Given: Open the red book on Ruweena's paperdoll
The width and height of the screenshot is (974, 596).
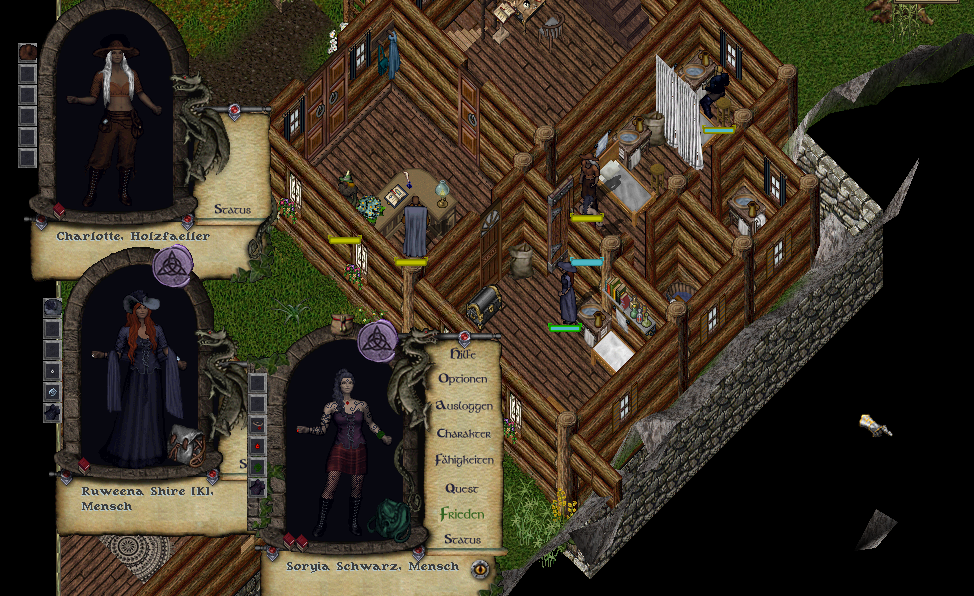Looking at the screenshot, I should [84, 465].
